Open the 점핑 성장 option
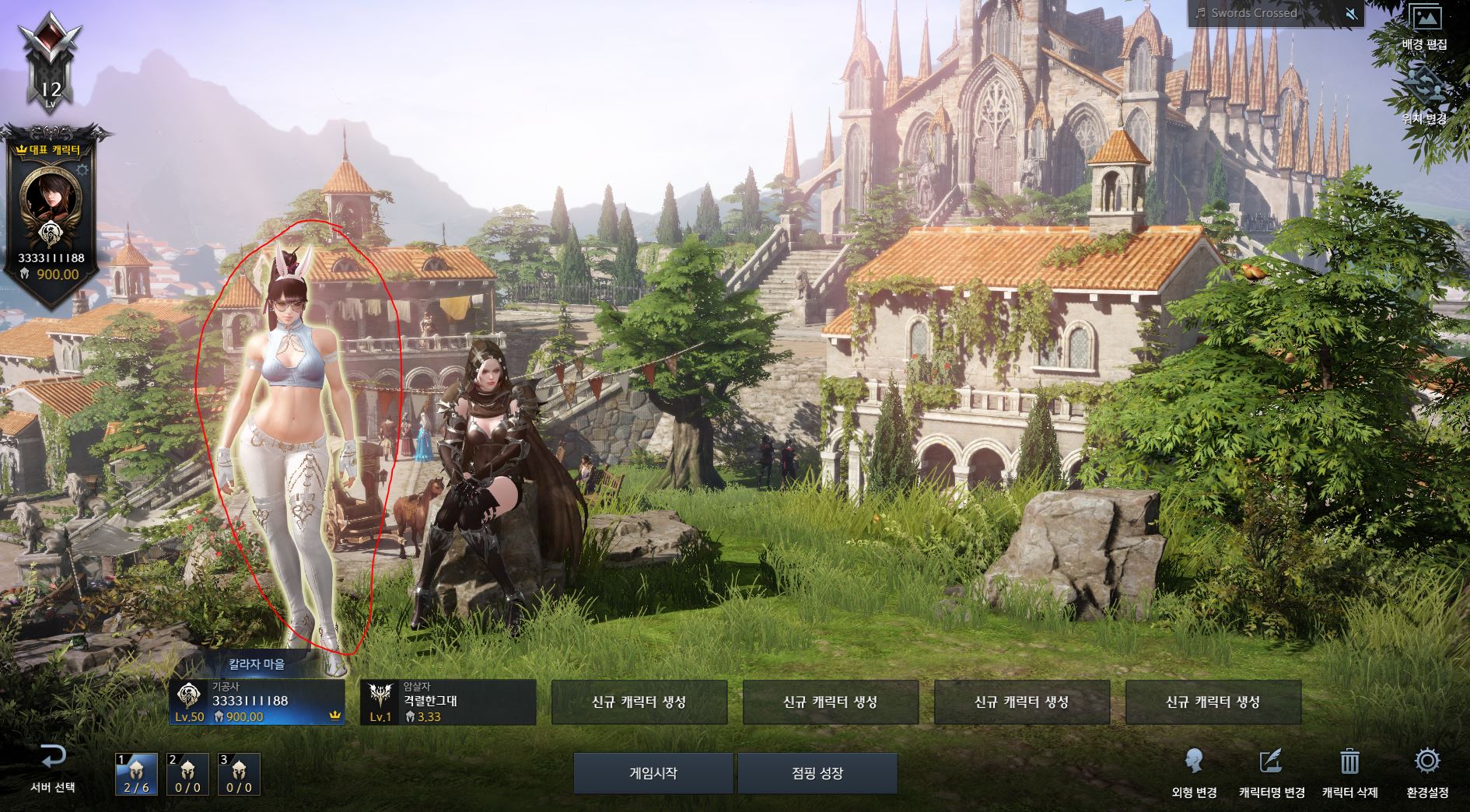This screenshot has width=1470, height=812. (x=817, y=773)
